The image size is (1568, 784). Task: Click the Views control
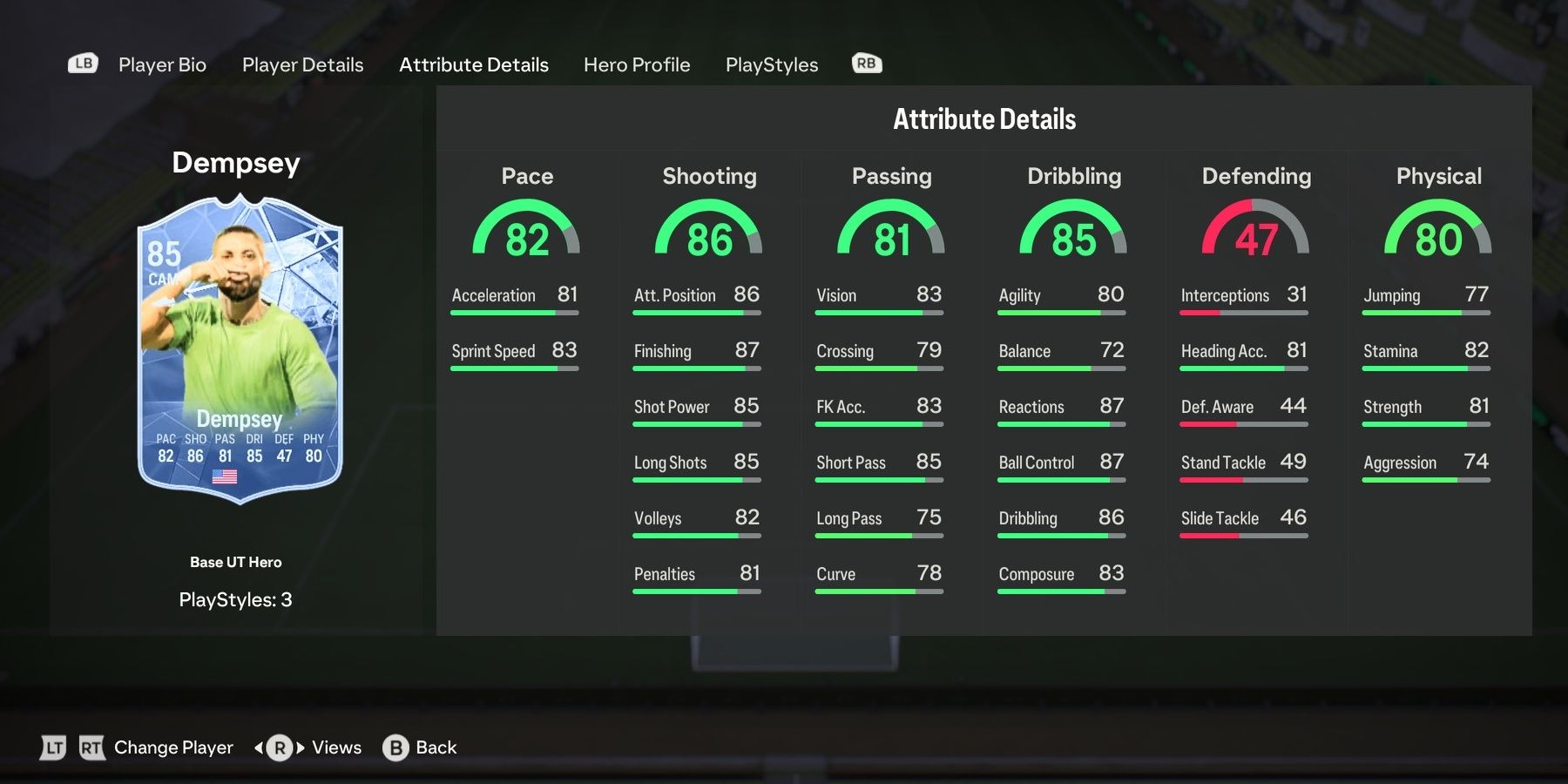[335, 747]
